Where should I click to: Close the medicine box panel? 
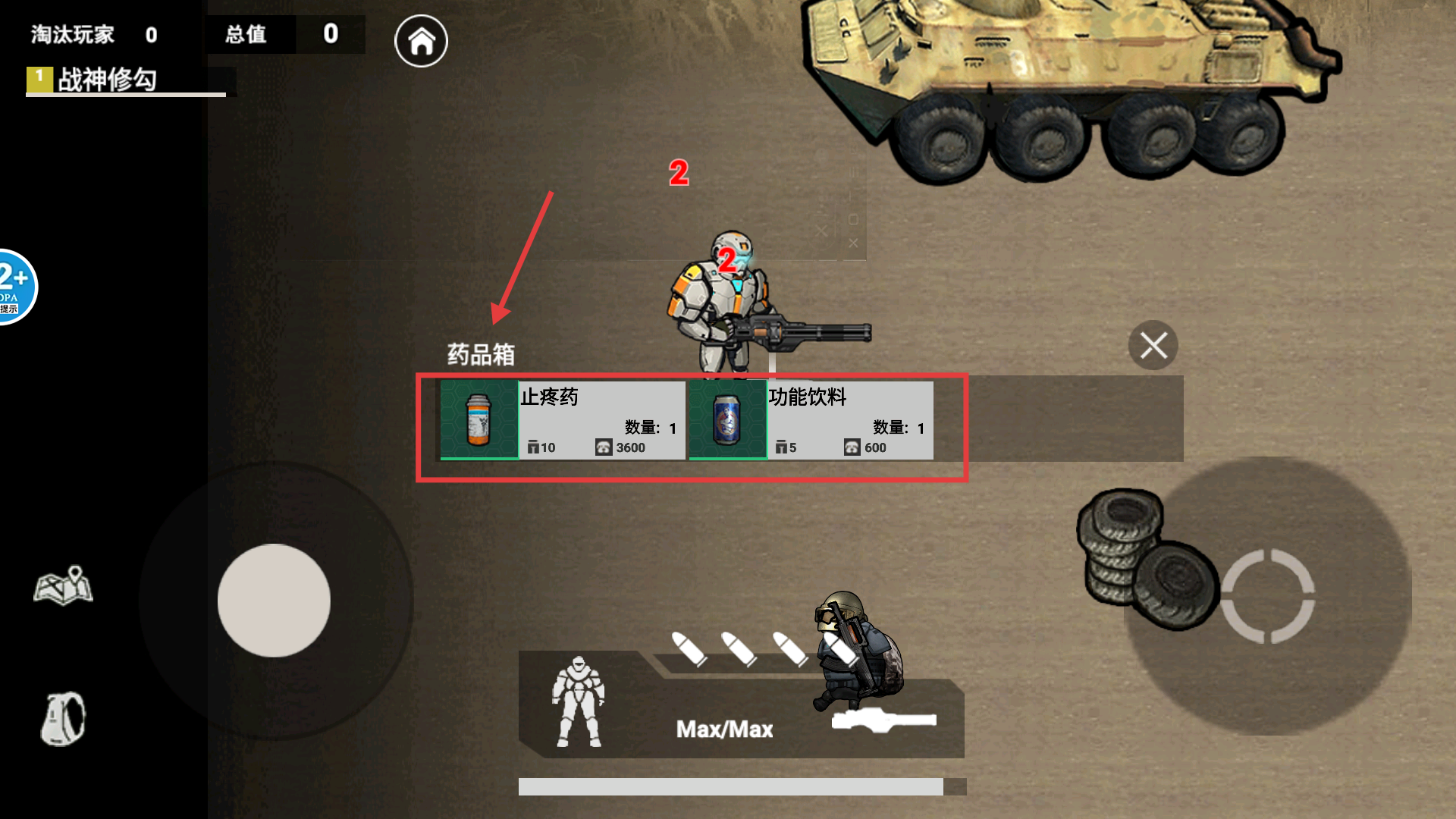pyautogui.click(x=1153, y=346)
